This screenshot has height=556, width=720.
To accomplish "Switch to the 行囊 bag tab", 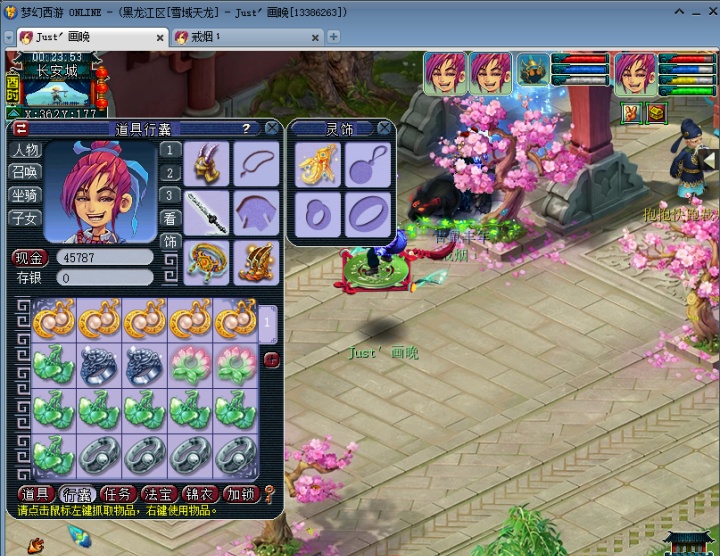I will (78, 494).
